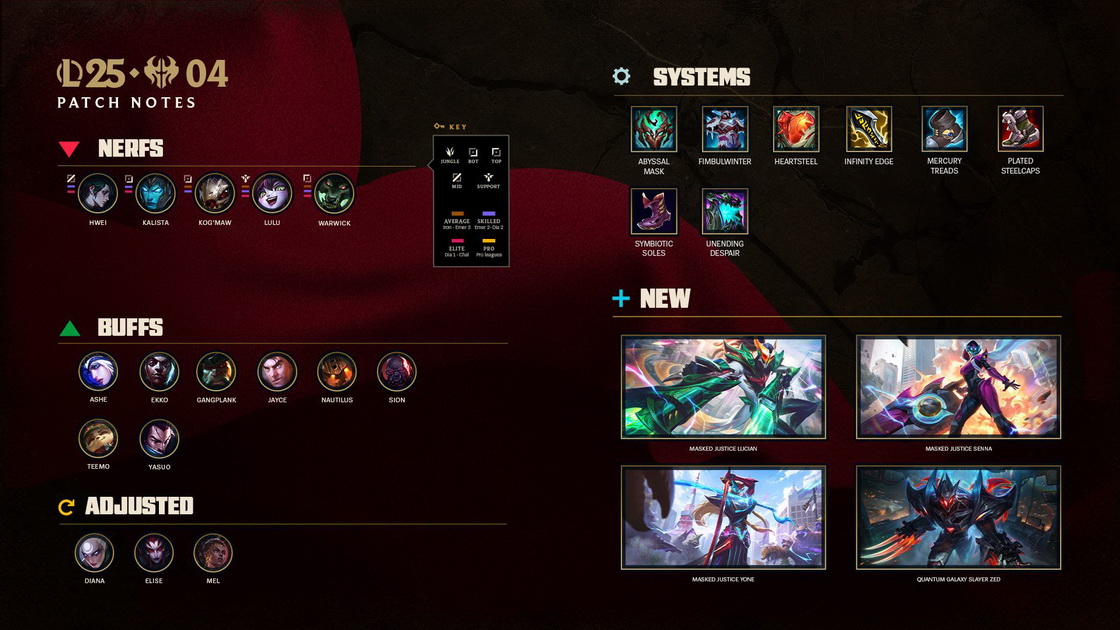Open the Masked Justice Senna splash
The image size is (1120, 630).
pyautogui.click(x=958, y=387)
